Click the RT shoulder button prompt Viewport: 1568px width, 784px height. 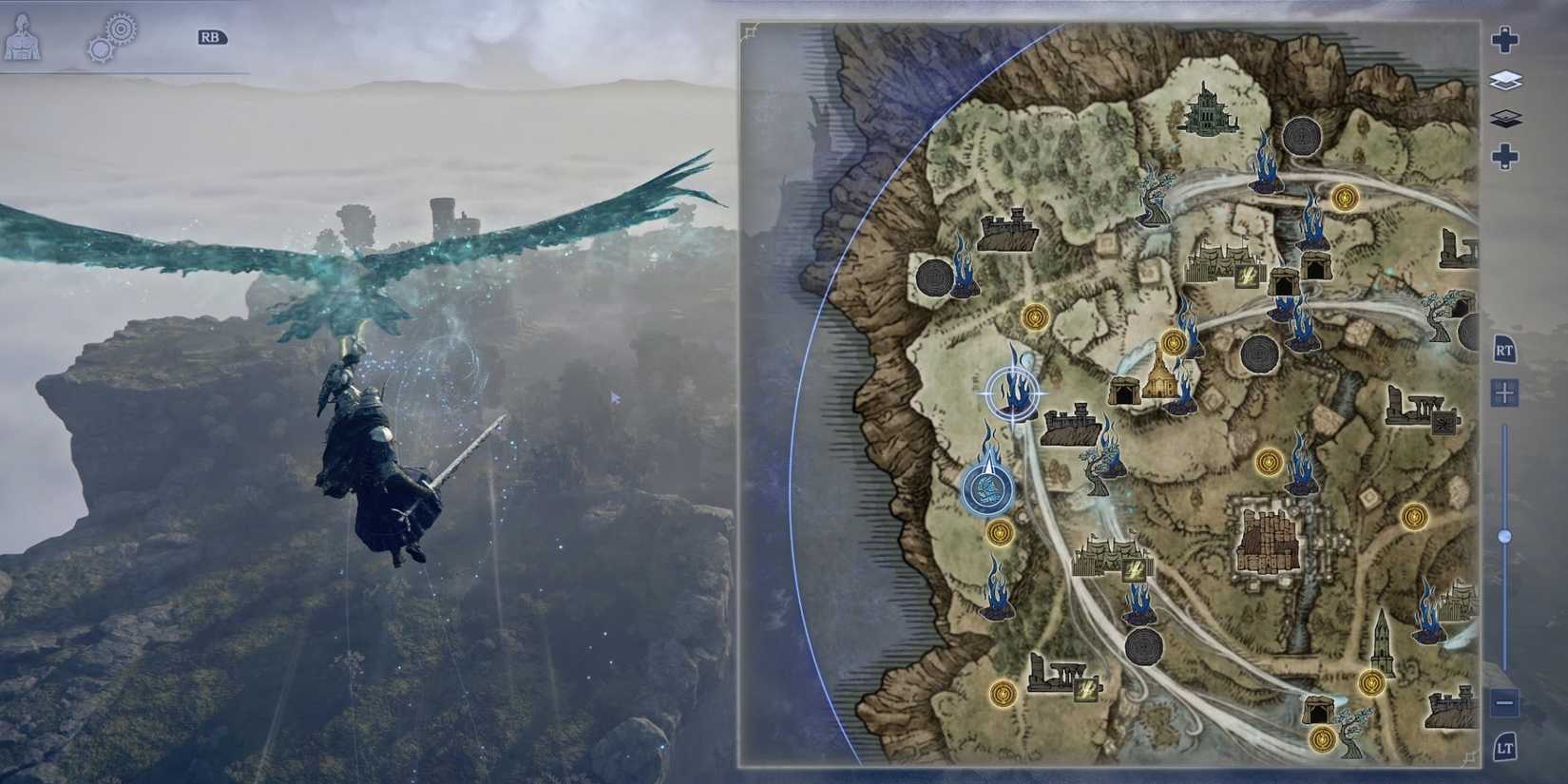pos(1507,352)
